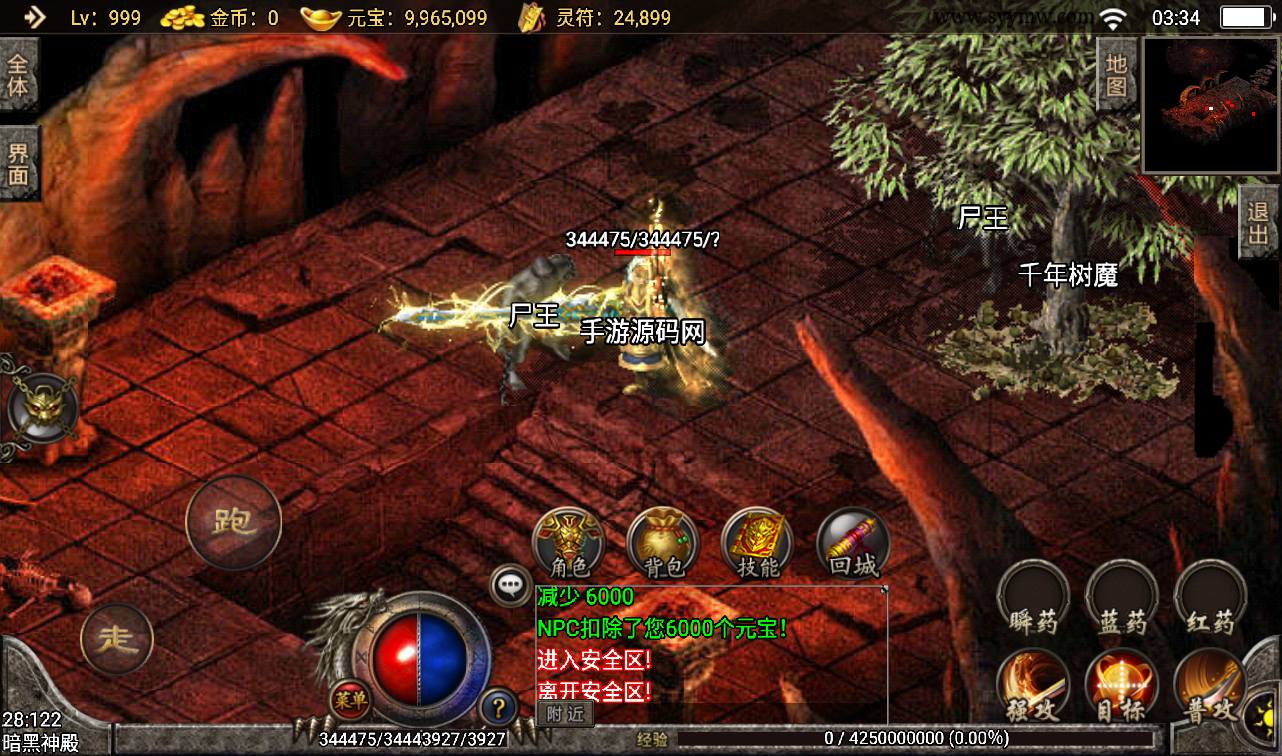Activate the 普攻 normal attack
The image size is (1282, 756).
coord(1210,687)
